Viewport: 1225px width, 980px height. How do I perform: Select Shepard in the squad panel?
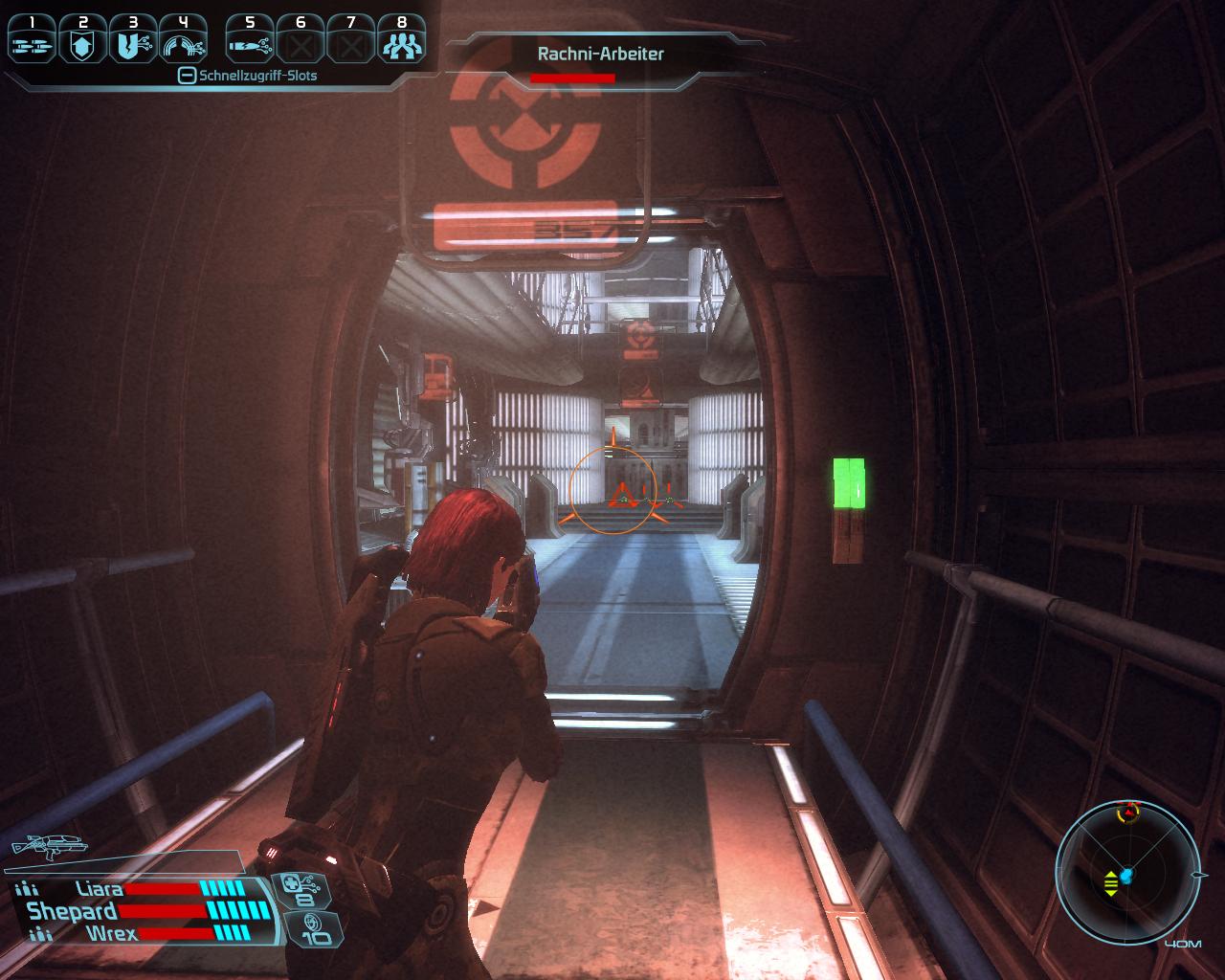pyautogui.click(x=73, y=911)
